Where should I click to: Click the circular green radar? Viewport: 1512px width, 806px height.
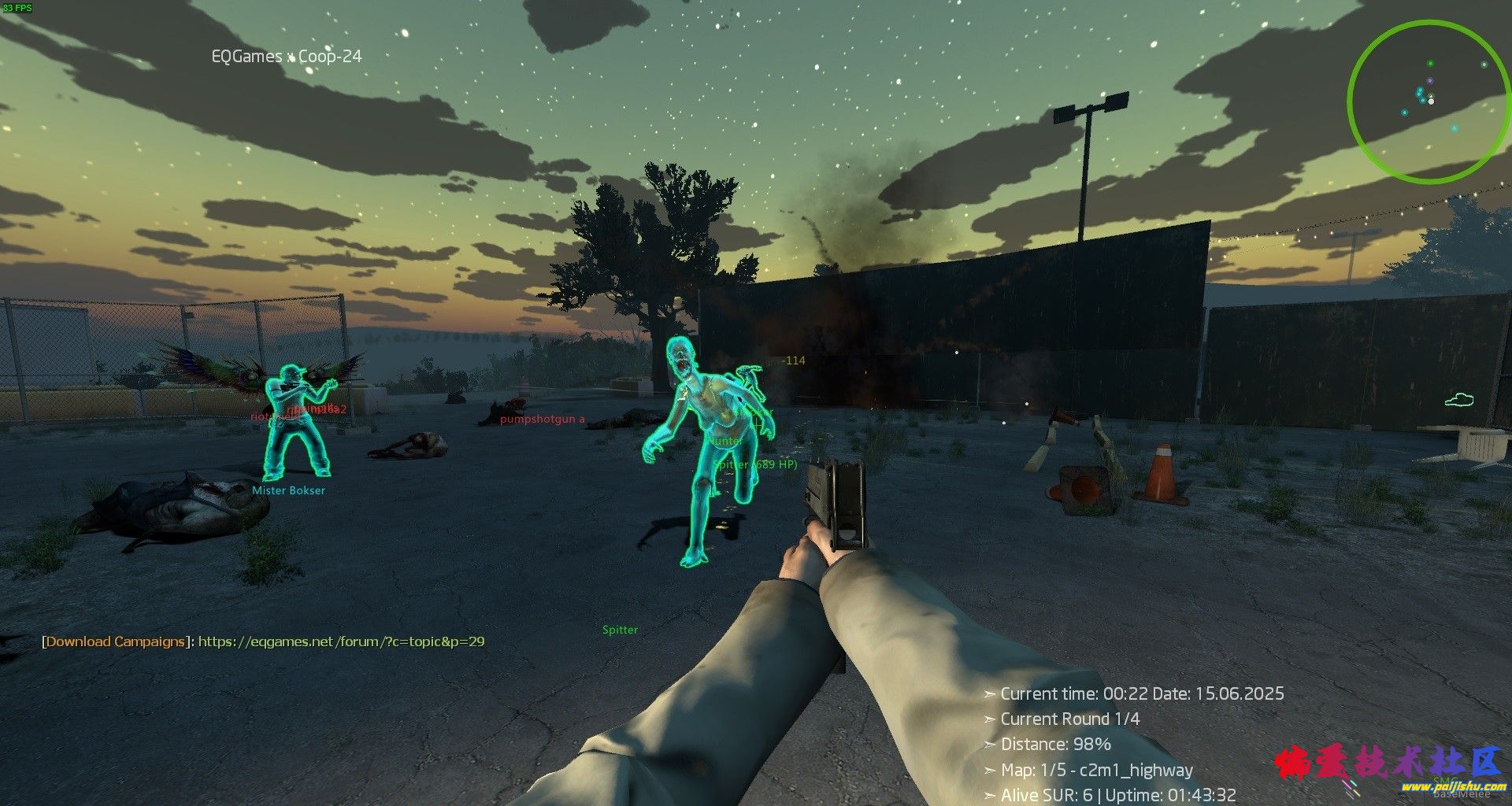point(1426,102)
